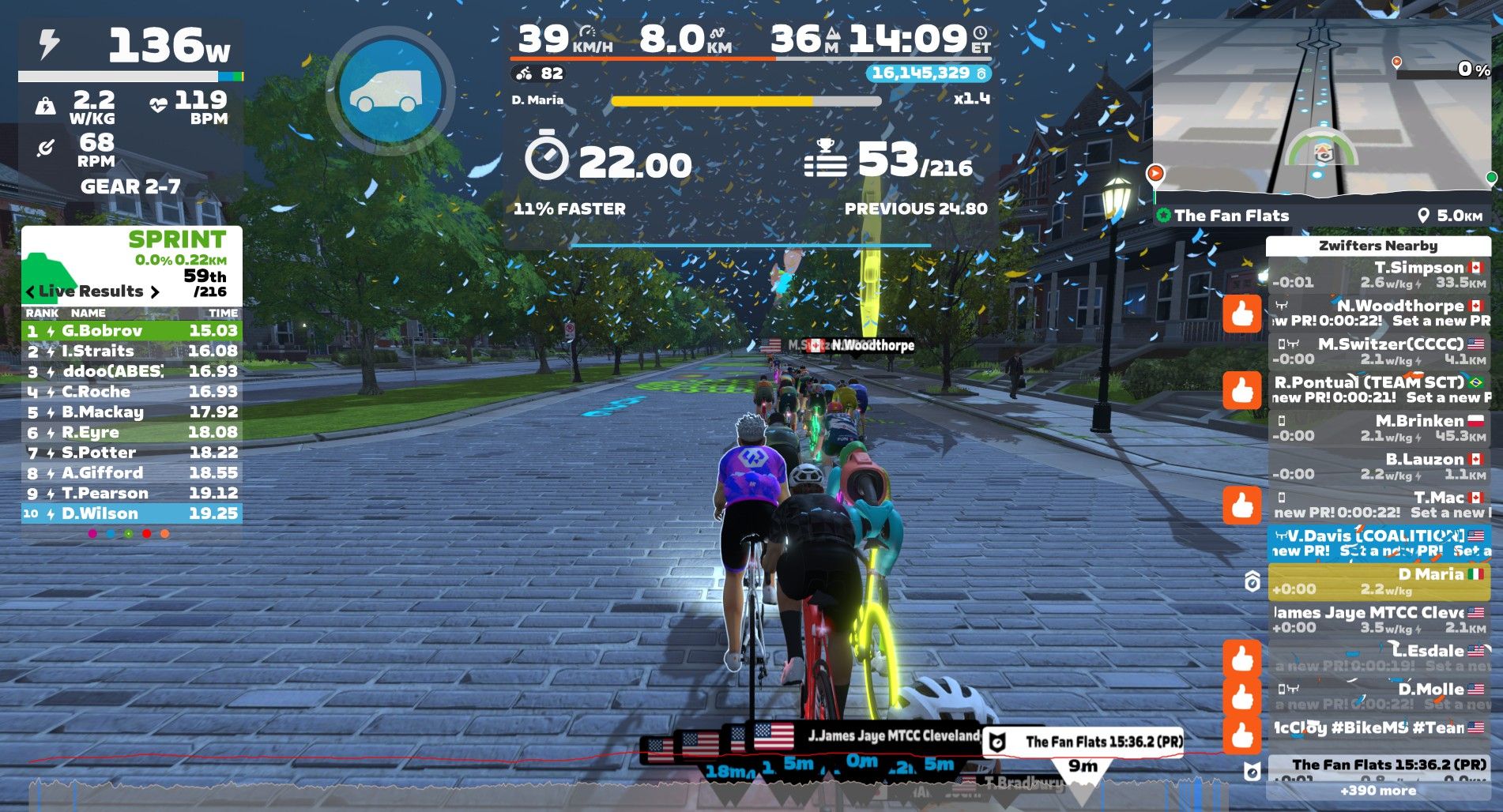1503x812 pixels.
Task: Select D.Wilson row in sprint results
Action: pos(131,513)
